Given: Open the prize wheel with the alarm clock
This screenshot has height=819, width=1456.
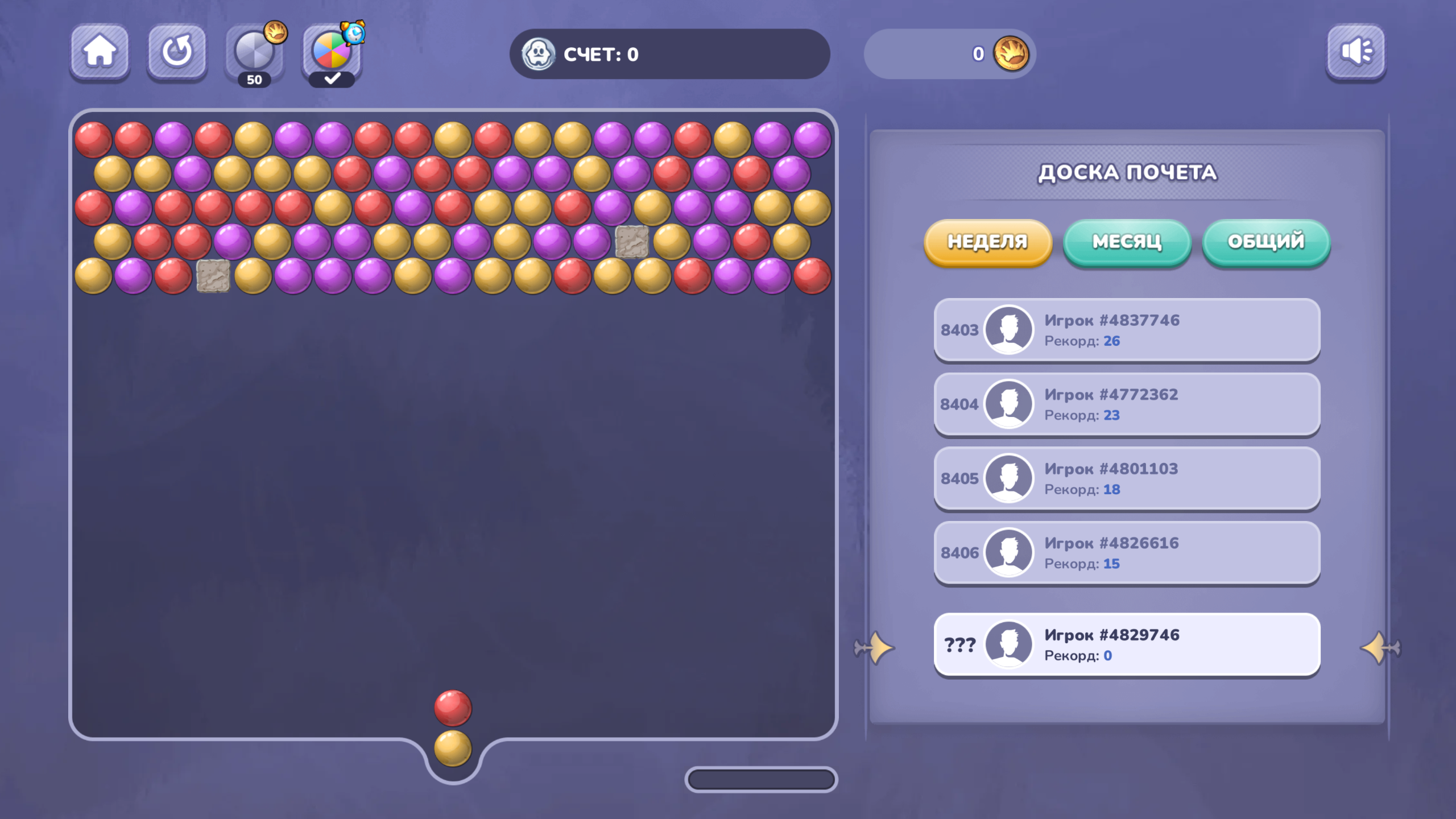Looking at the screenshot, I should coord(333,53).
